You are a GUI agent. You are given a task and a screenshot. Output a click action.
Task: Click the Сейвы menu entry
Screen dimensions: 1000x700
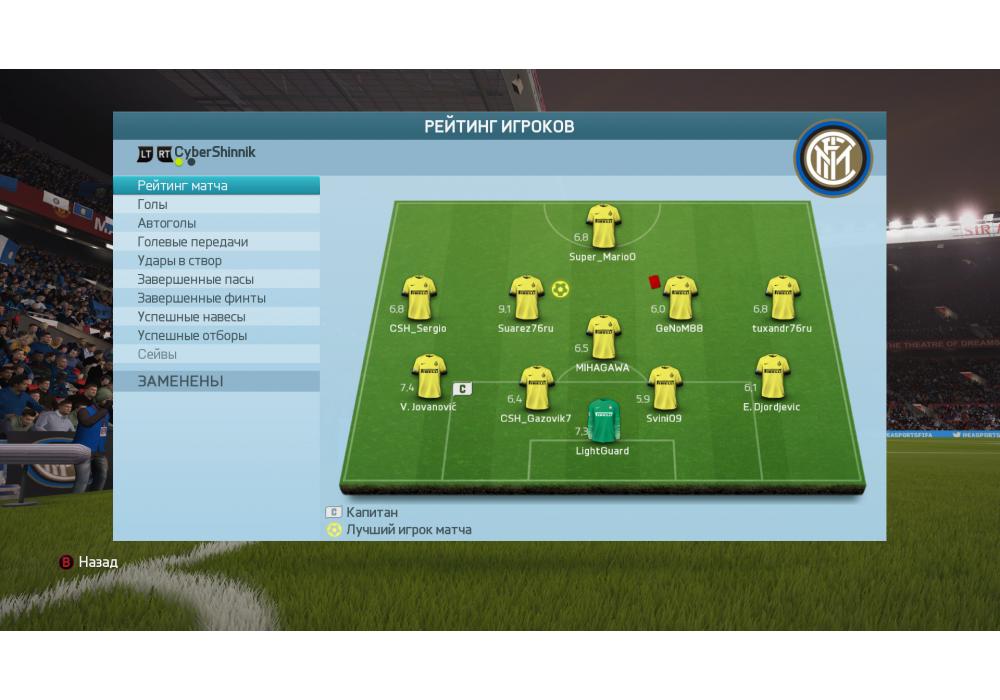216,354
